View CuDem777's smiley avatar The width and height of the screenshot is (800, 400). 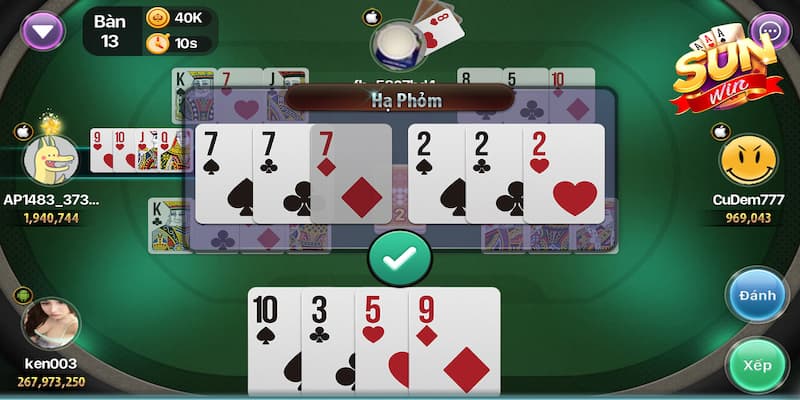748,161
